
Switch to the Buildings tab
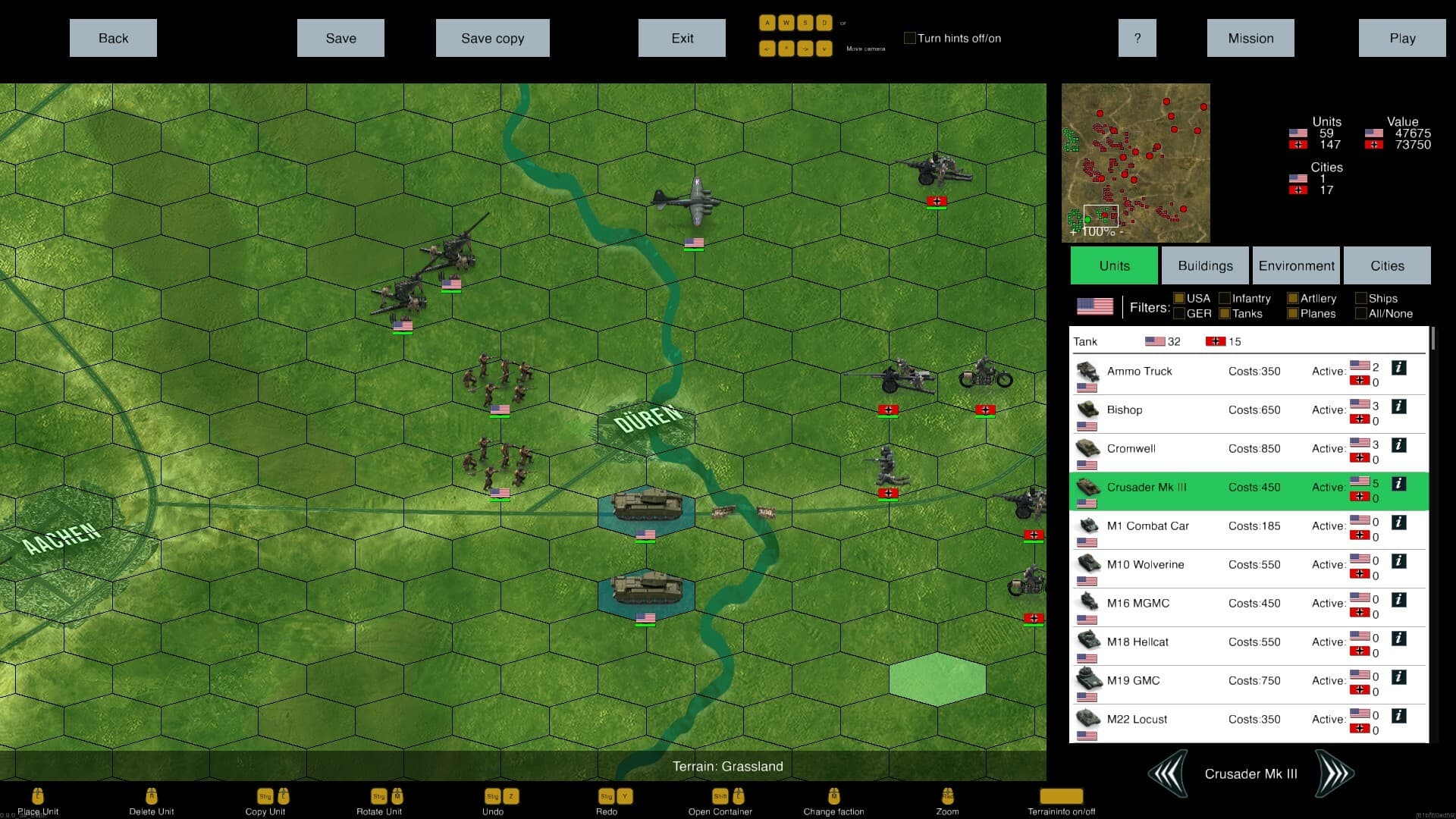(x=1204, y=265)
